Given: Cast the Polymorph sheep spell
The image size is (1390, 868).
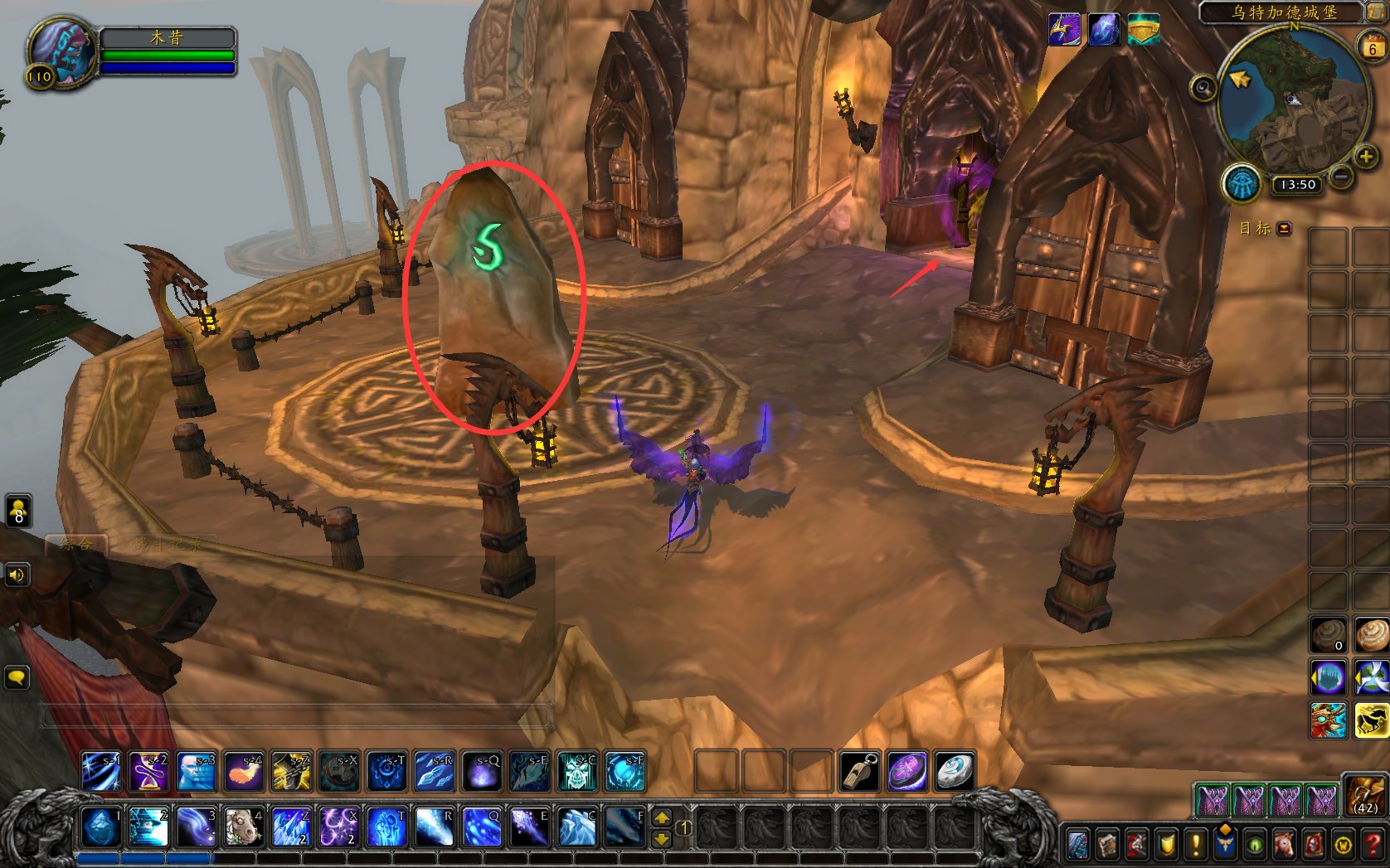Looking at the screenshot, I should tap(244, 827).
